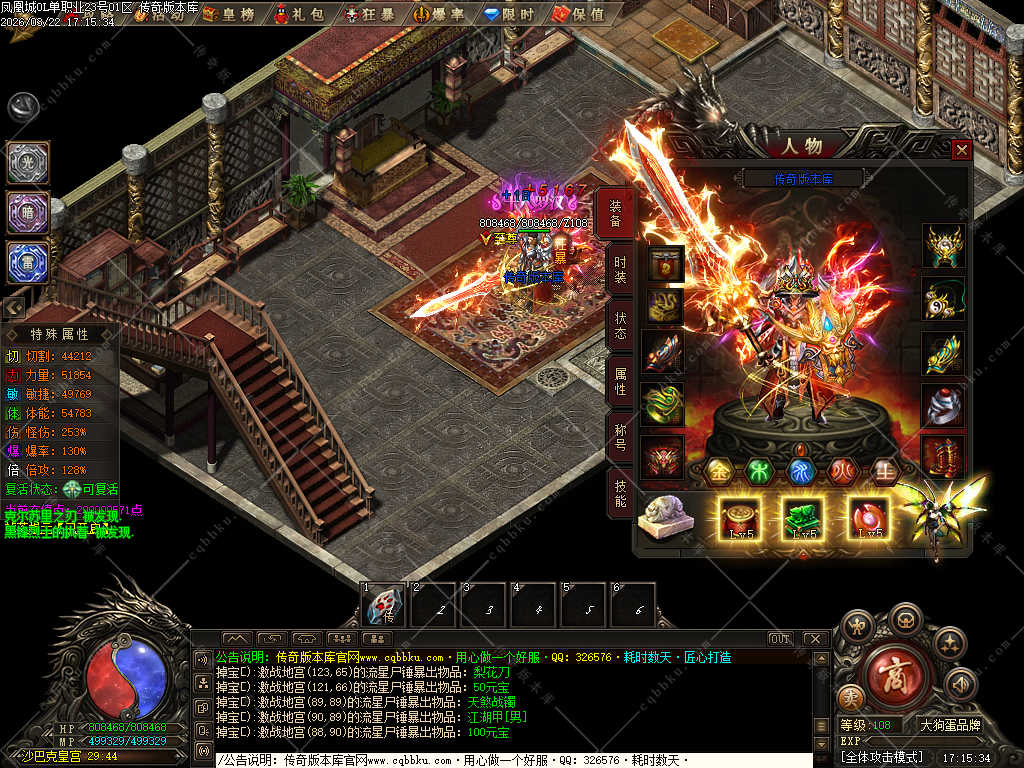
Task: Open the 状态 status tab
Action: (x=619, y=324)
